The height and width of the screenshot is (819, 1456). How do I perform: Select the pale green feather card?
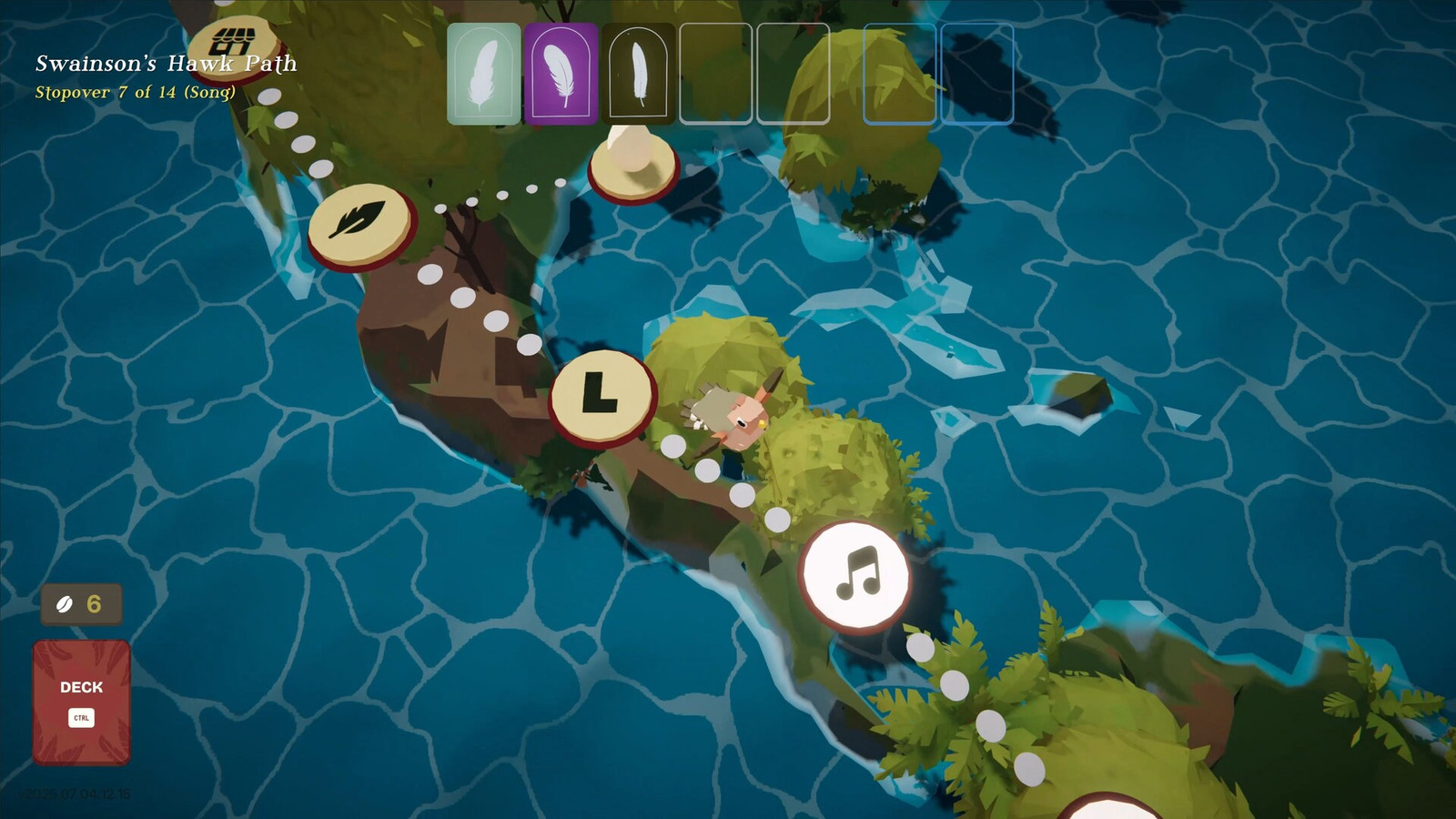[484, 74]
